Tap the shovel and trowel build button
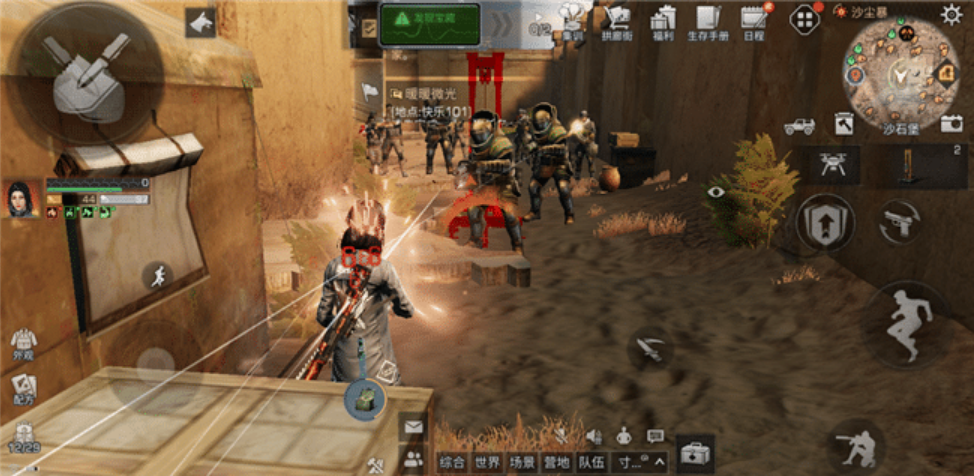Image resolution: width=974 pixels, height=476 pixels. point(90,72)
